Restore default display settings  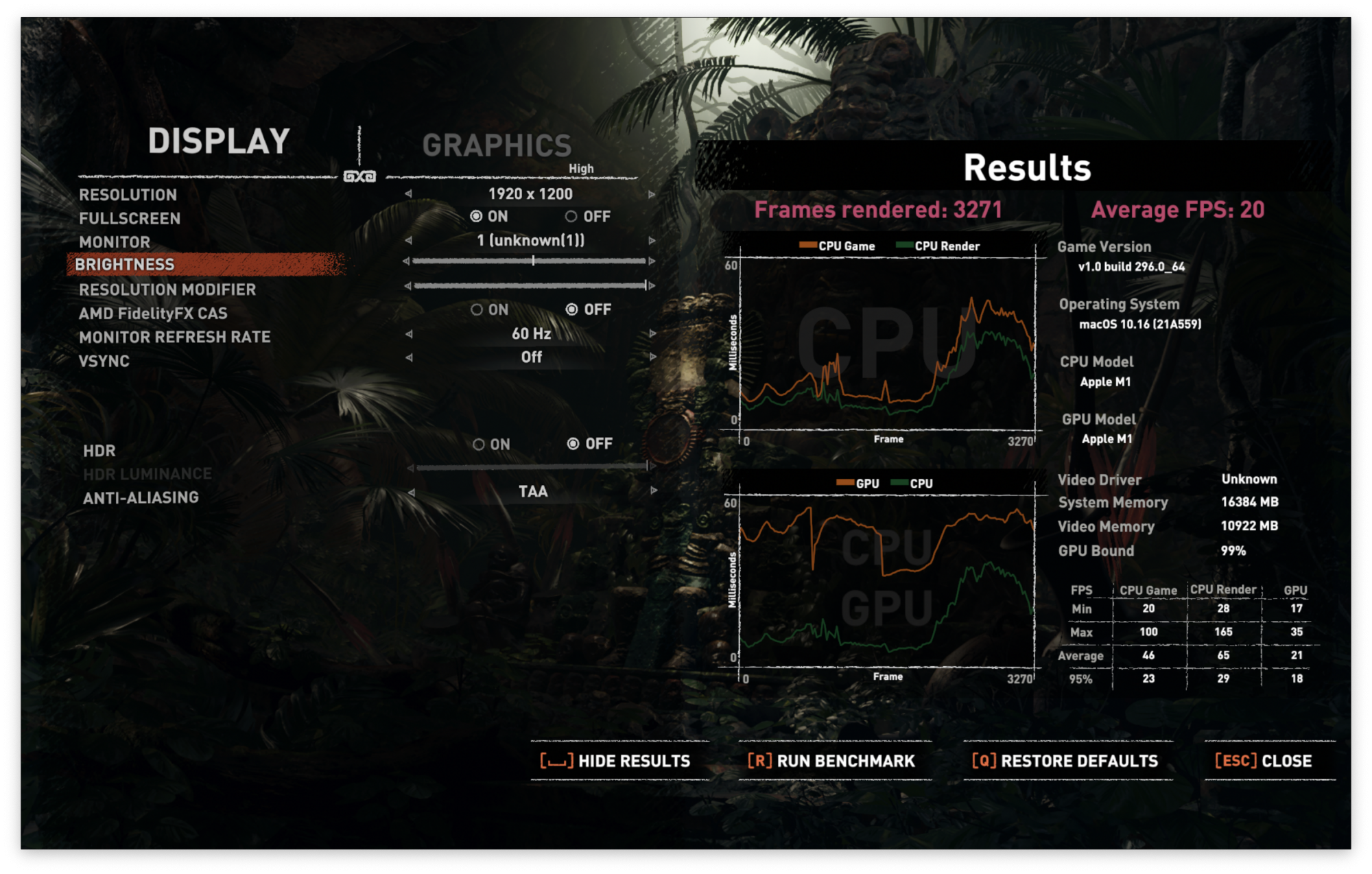click(1065, 761)
